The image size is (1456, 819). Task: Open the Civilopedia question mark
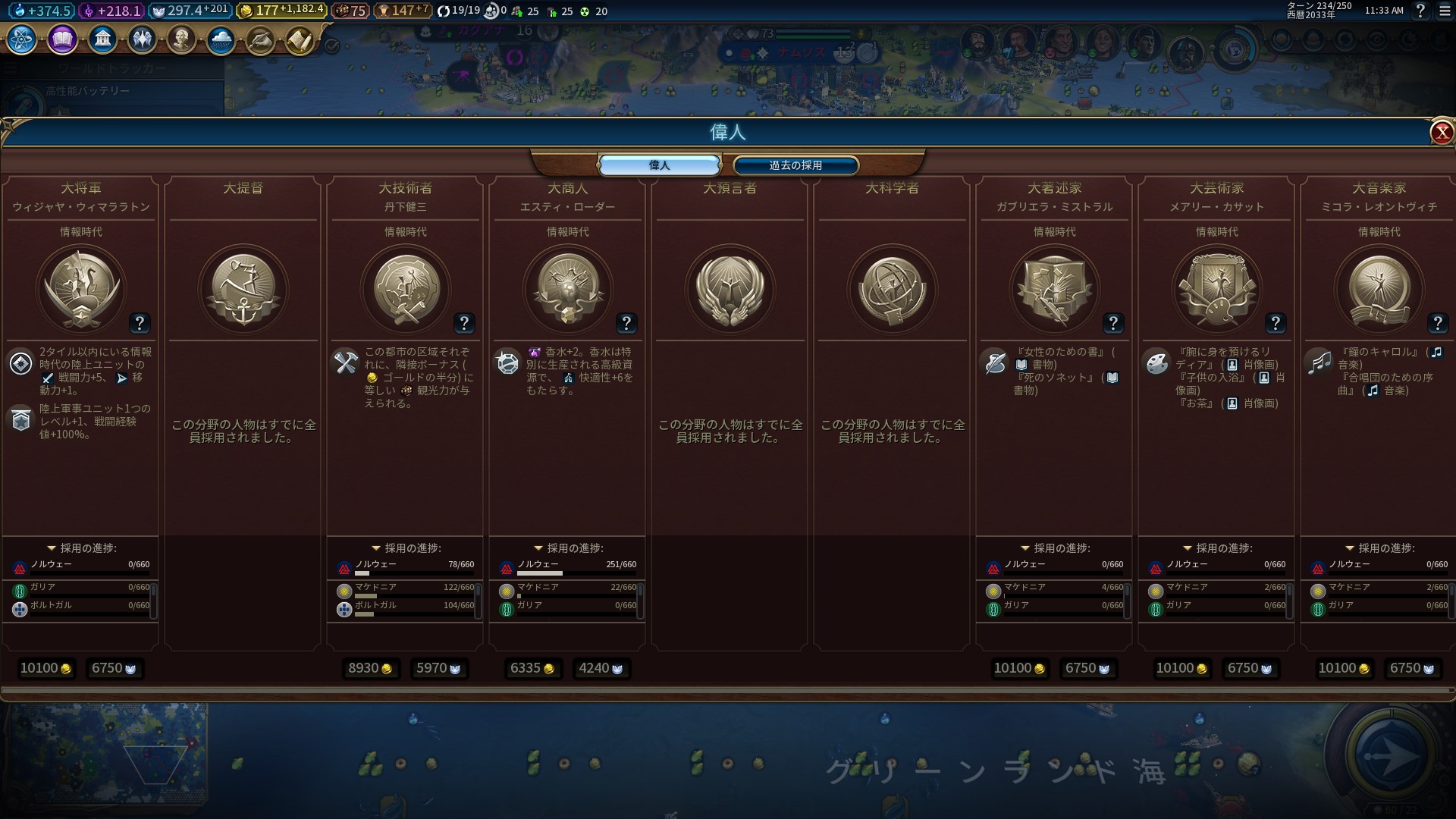[x=1420, y=11]
